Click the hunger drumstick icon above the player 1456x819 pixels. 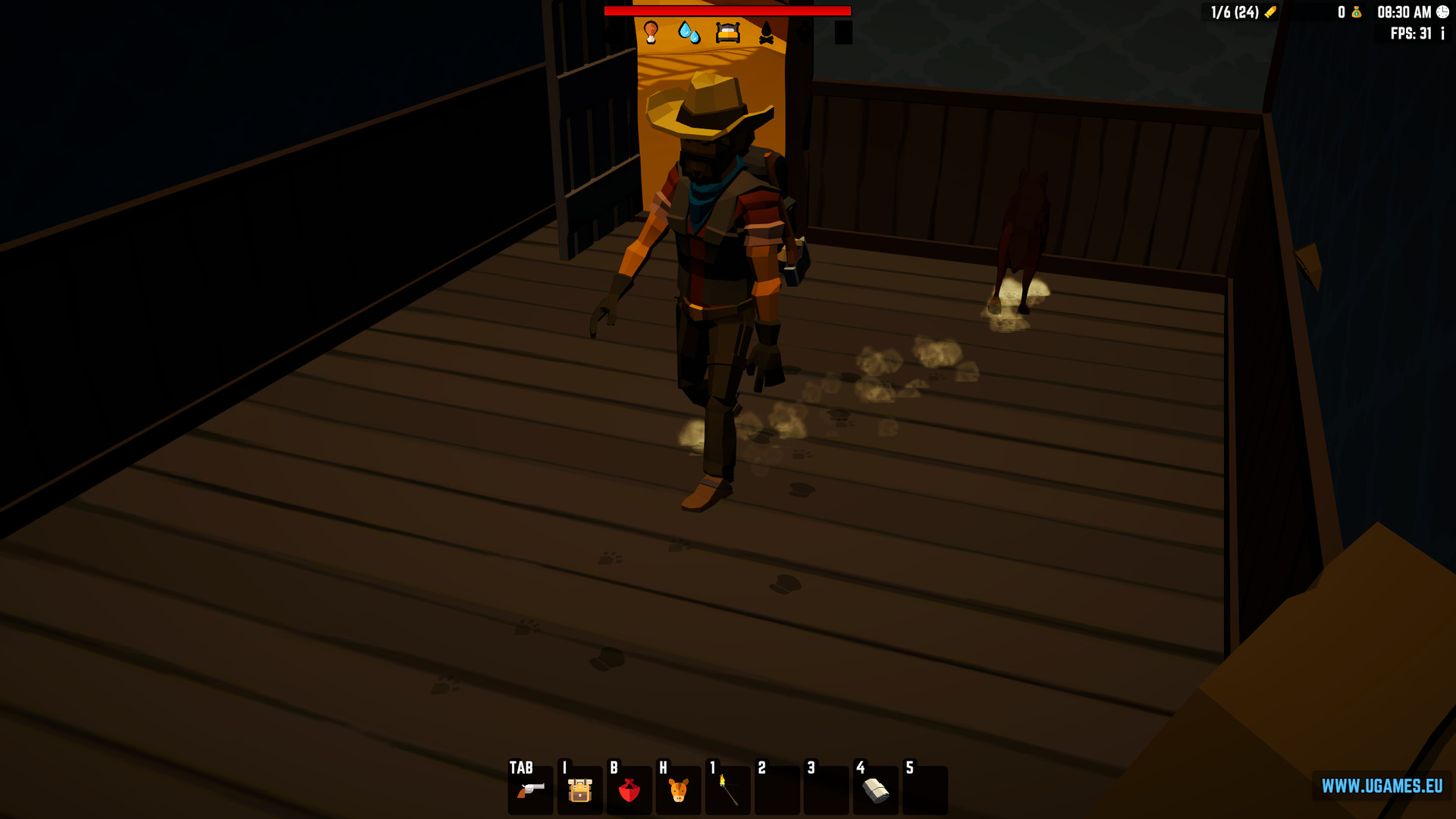(x=651, y=33)
